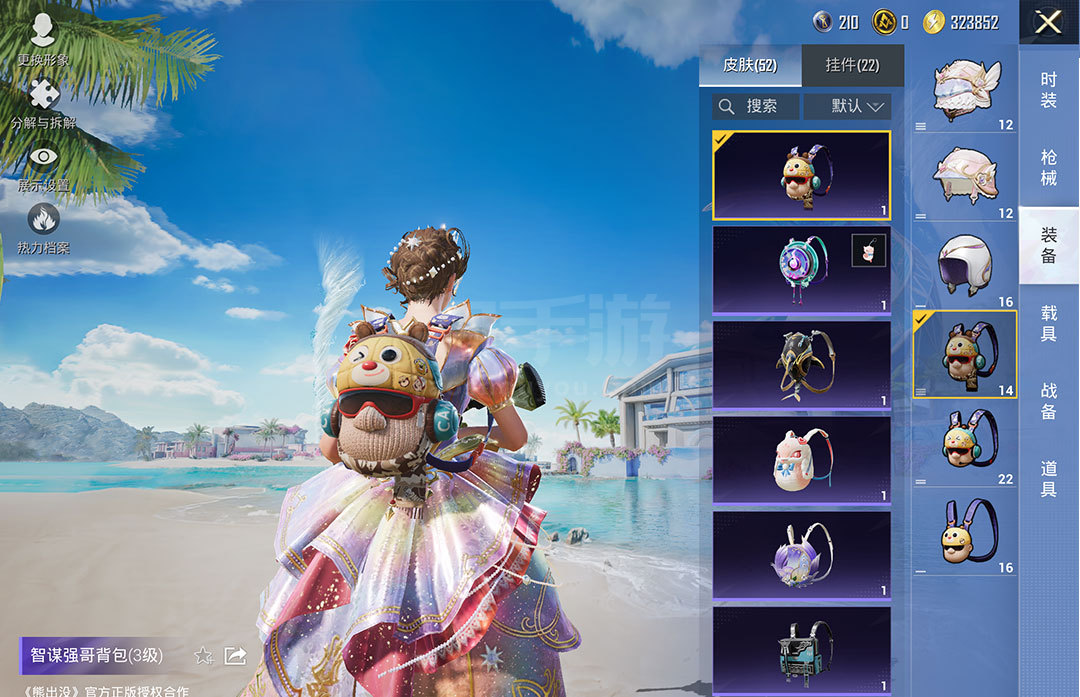Open 展示设置 display settings eye icon
This screenshot has width=1080, height=697.
click(43, 167)
